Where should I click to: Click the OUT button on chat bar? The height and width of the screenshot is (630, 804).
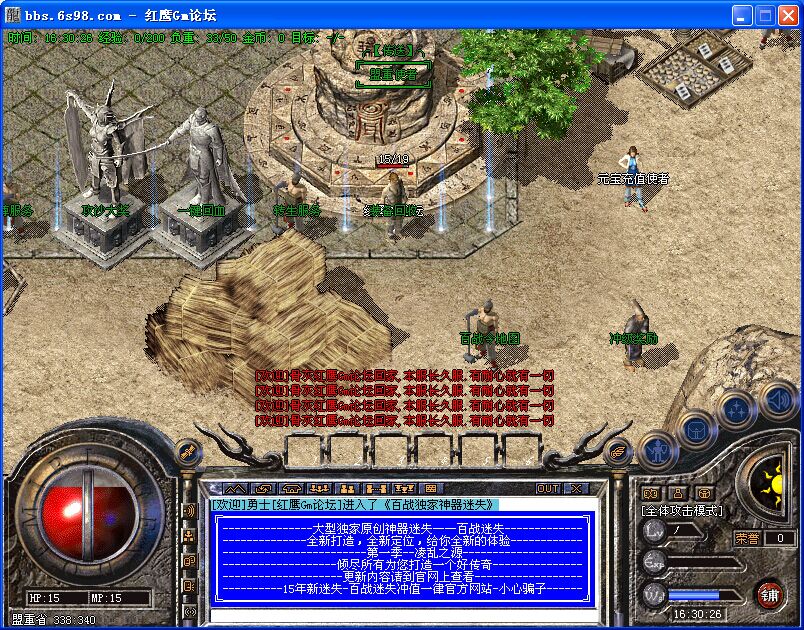pos(548,488)
